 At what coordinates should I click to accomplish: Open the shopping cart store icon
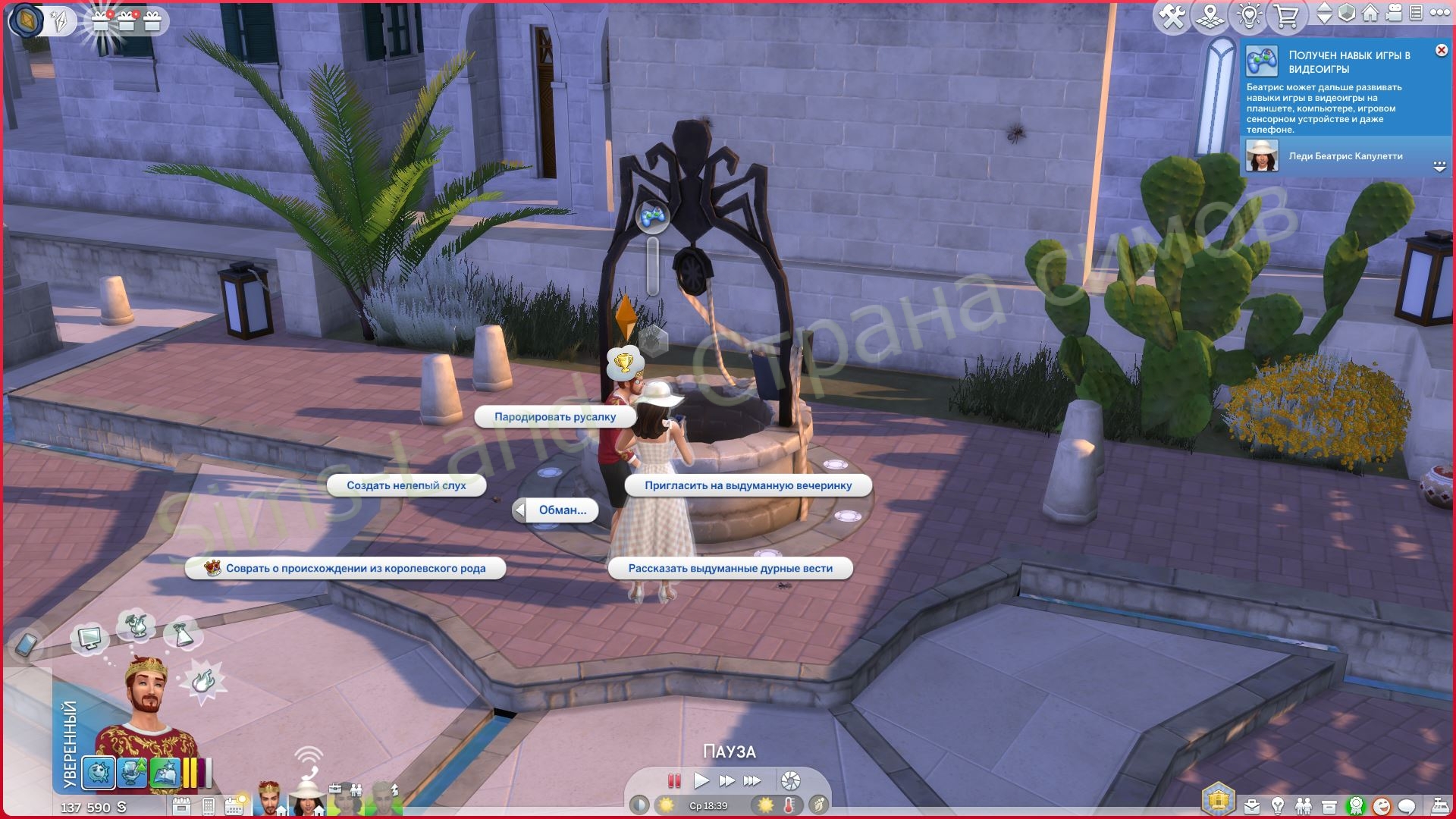pos(1286,16)
